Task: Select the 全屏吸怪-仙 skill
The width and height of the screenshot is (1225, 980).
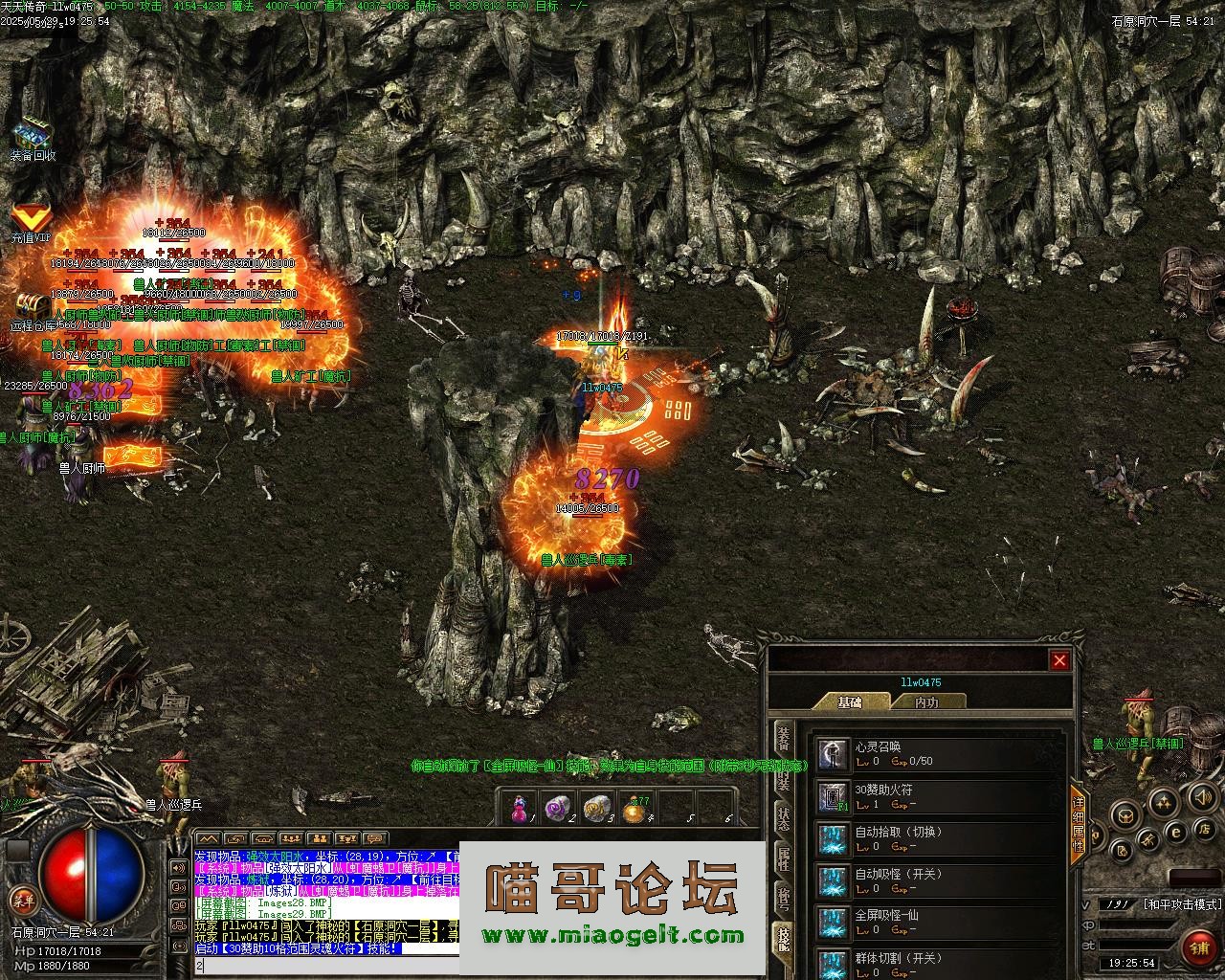Action: (833, 922)
